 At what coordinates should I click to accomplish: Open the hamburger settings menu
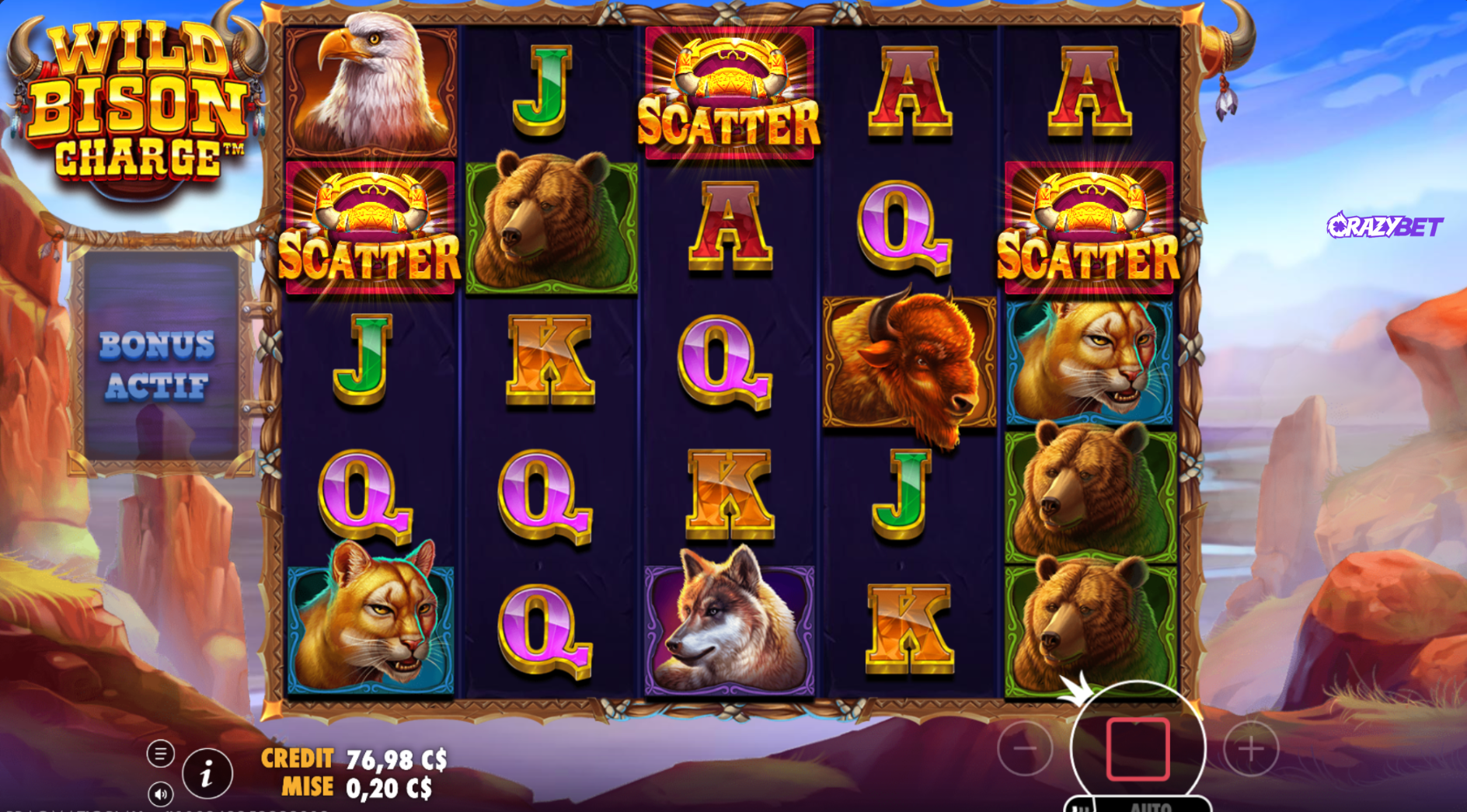coord(160,753)
